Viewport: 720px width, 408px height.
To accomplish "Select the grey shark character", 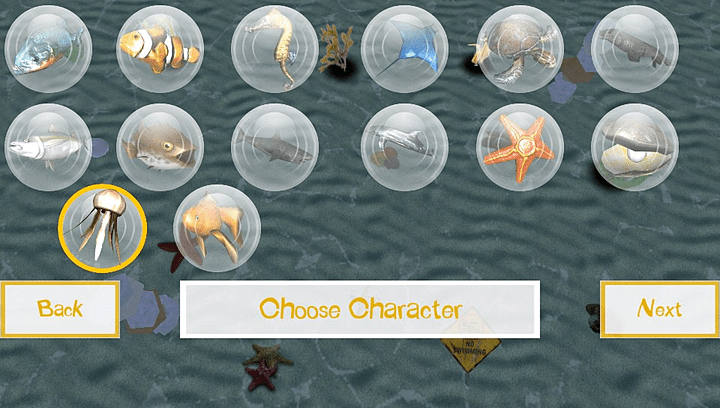I will click(x=275, y=147).
